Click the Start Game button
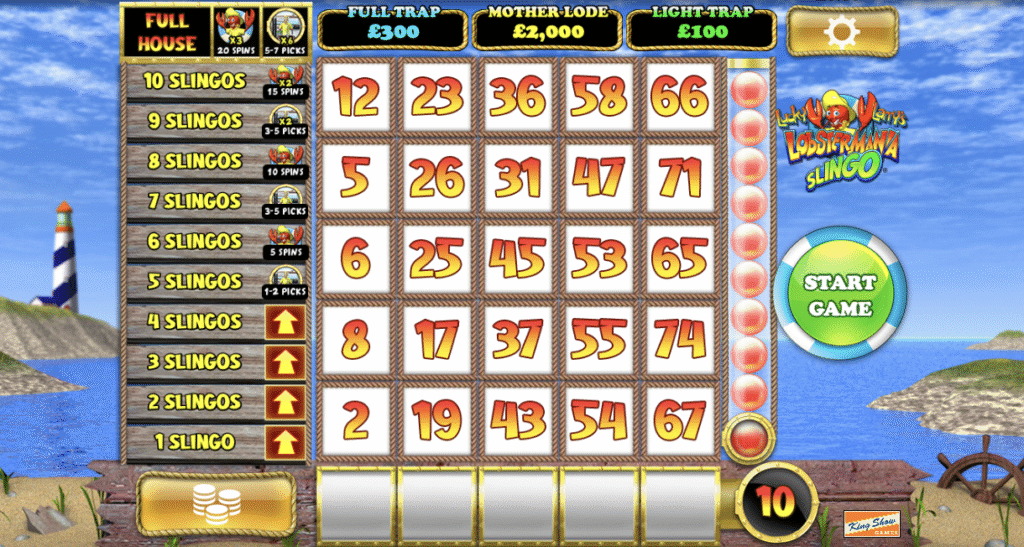 (840, 295)
